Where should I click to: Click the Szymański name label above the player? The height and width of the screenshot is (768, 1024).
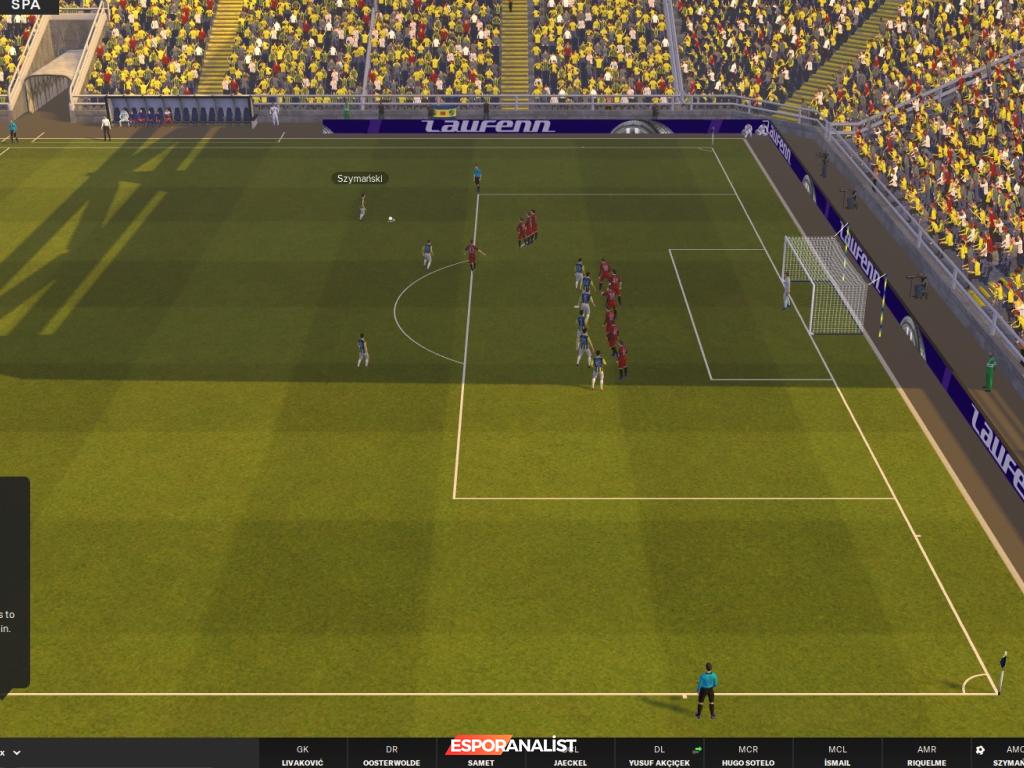coord(360,179)
